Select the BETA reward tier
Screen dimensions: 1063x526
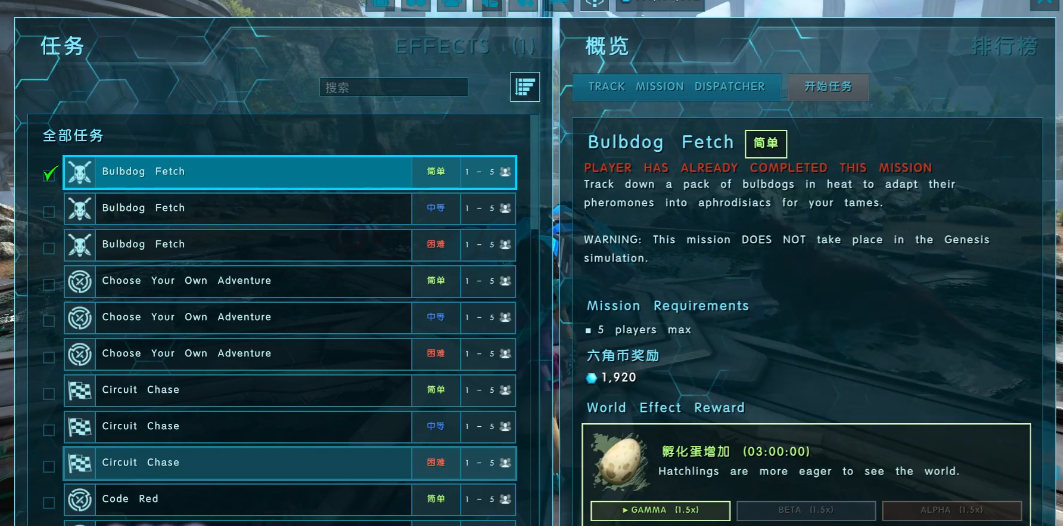pos(805,510)
